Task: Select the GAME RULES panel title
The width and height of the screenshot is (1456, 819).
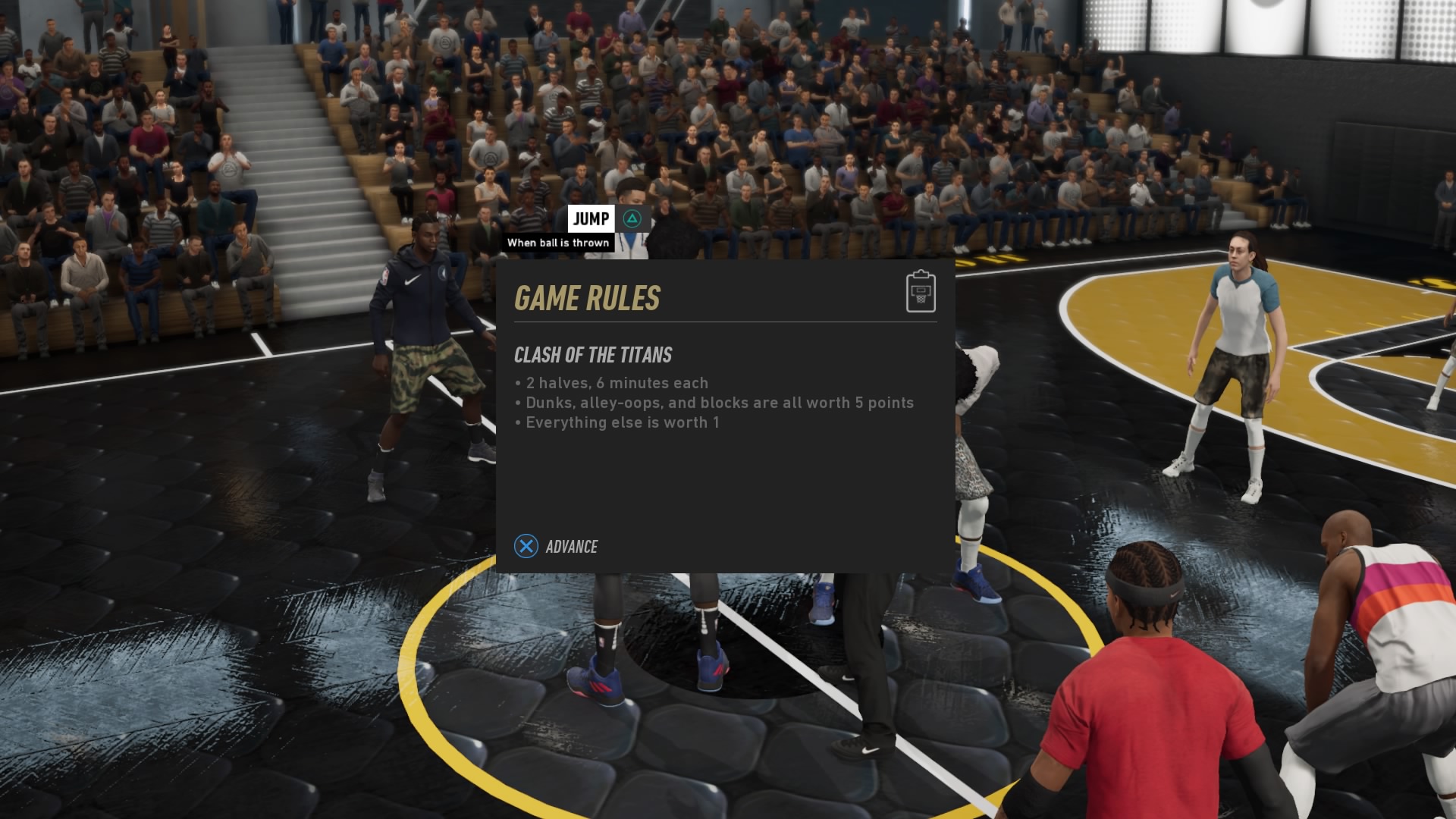Action: tap(588, 298)
